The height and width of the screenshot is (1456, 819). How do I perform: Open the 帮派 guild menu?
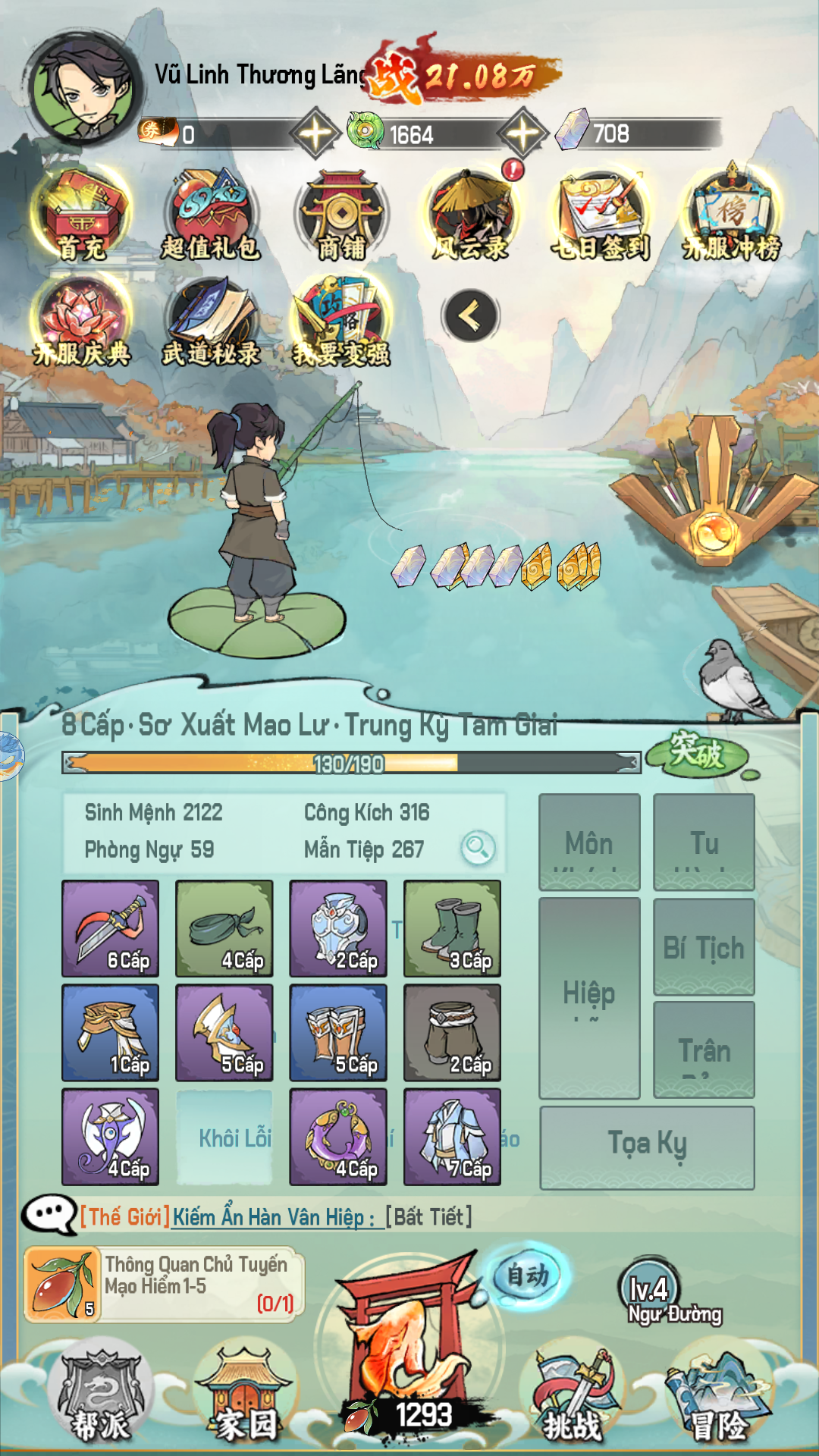(x=100, y=1395)
